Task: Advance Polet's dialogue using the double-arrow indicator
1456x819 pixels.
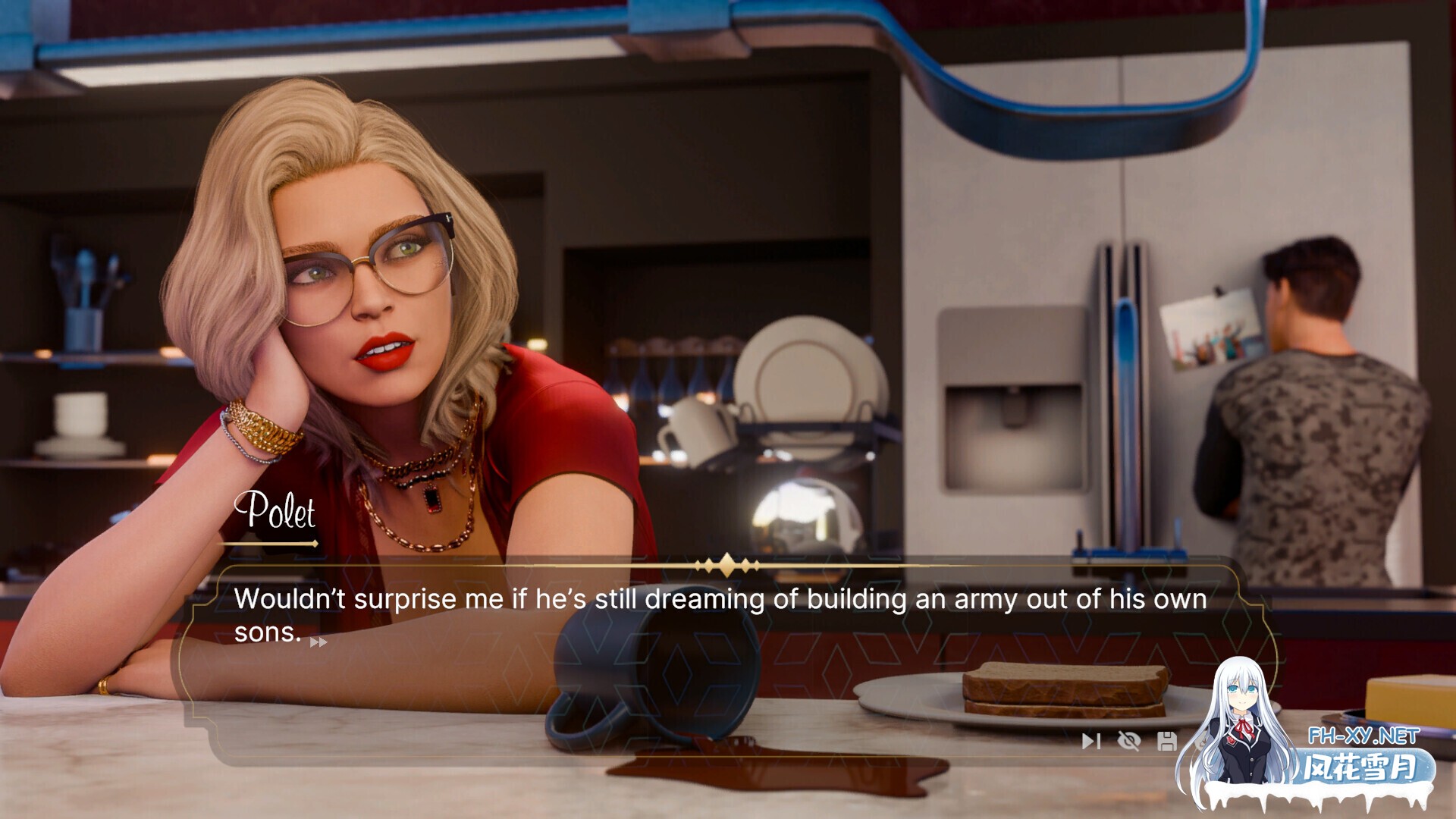Action: click(x=318, y=642)
